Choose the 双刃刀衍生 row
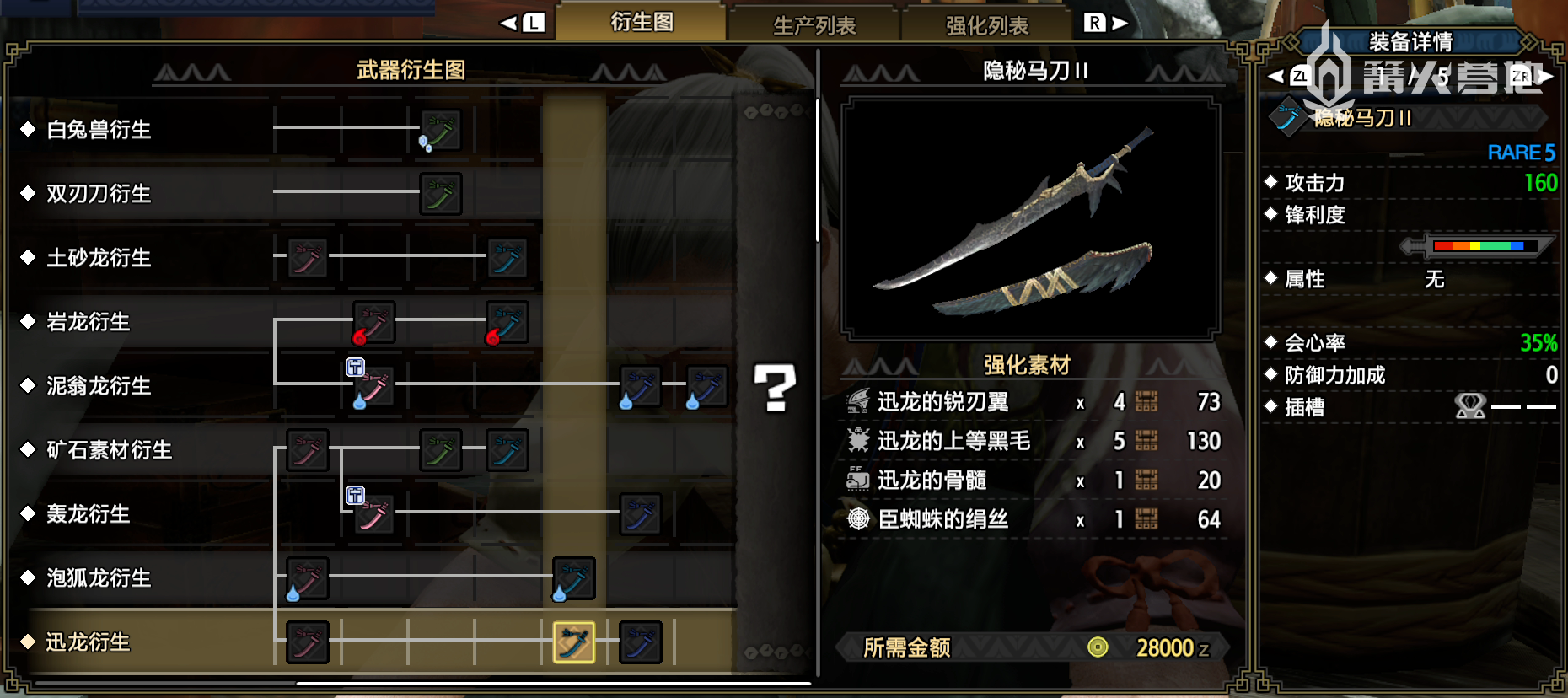Image resolution: width=1568 pixels, height=698 pixels. click(x=99, y=194)
